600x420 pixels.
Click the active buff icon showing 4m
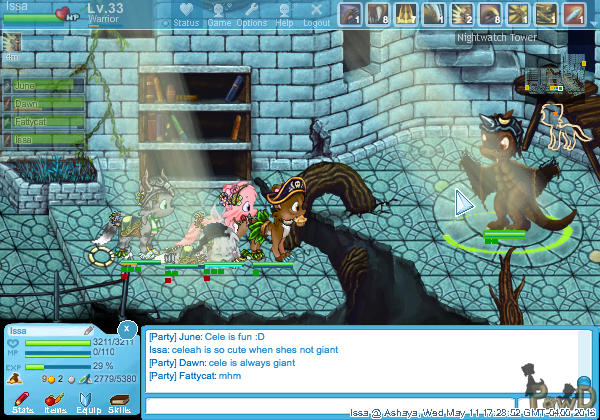coord(11,43)
